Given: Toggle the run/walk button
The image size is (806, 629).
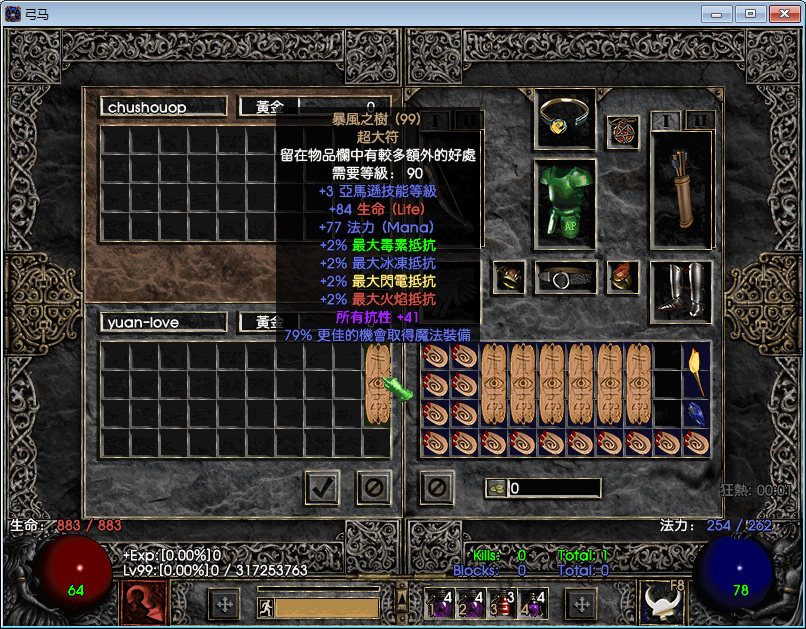Looking at the screenshot, I should (266, 607).
